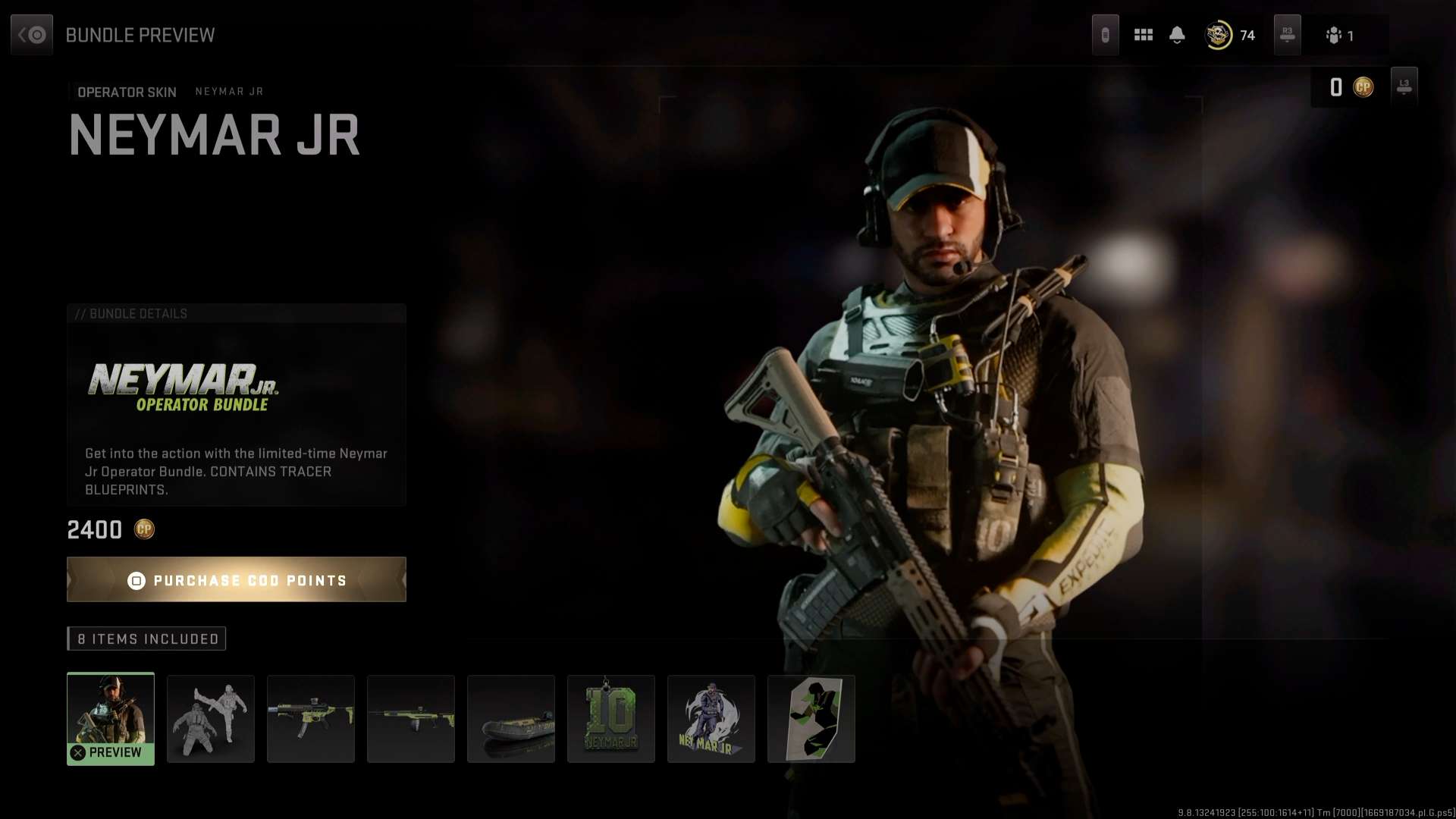Click the 8 Items Included label

click(x=146, y=639)
